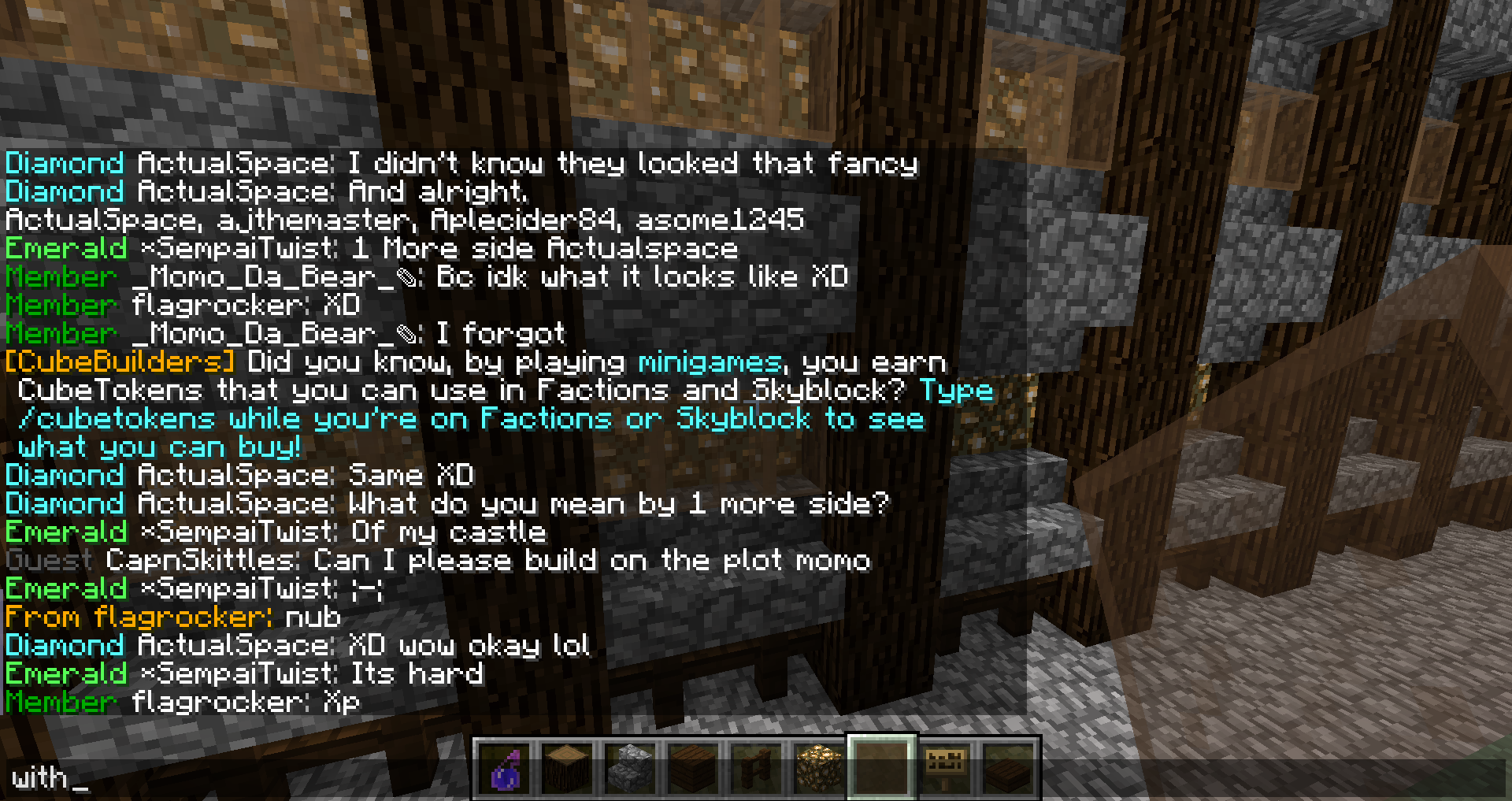Select the dark wooden slab slot
1512x801 pixels.
(x=1008, y=768)
